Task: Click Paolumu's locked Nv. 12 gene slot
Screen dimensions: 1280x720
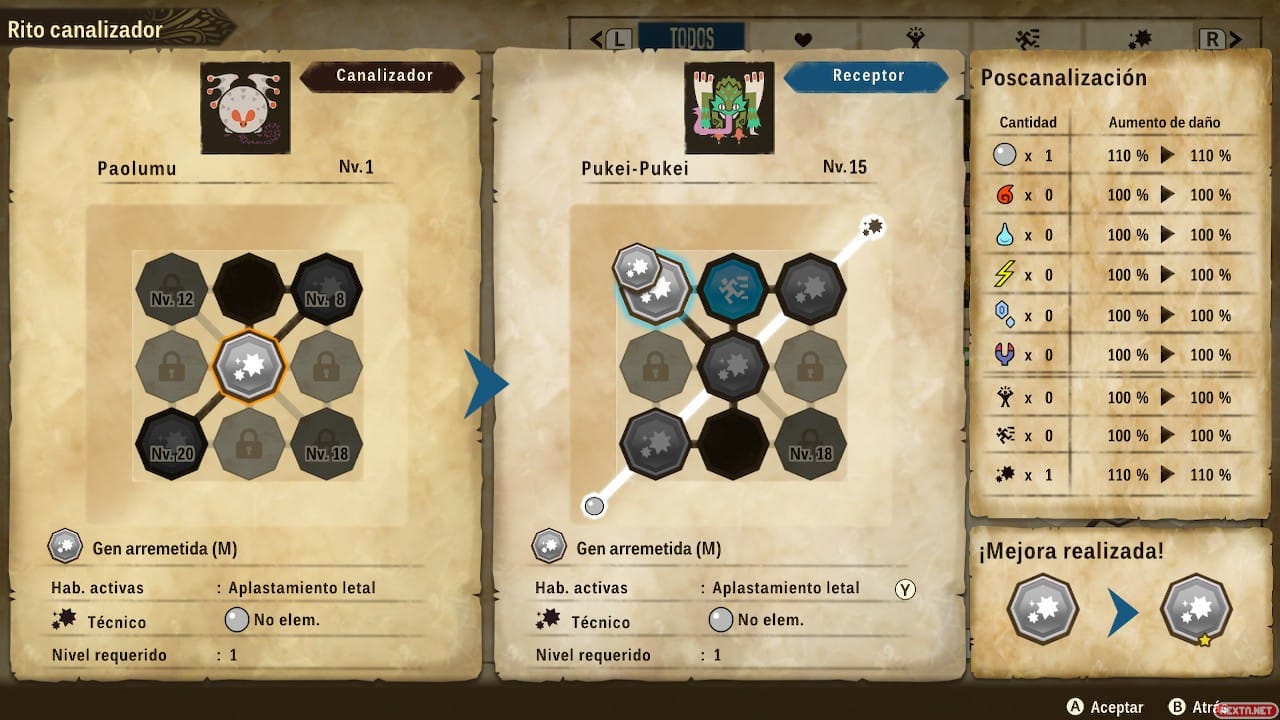Action: pyautogui.click(x=170, y=289)
